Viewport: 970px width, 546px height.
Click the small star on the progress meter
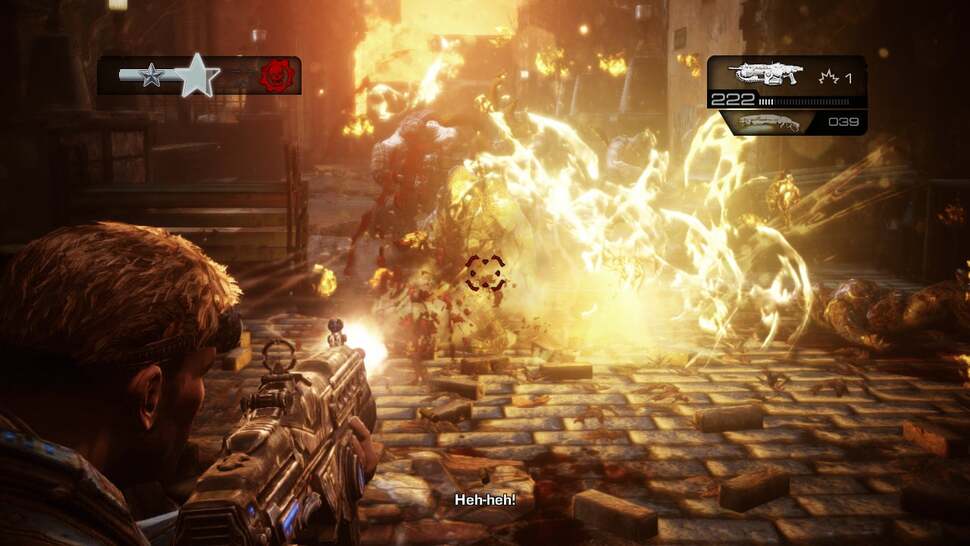pos(152,76)
